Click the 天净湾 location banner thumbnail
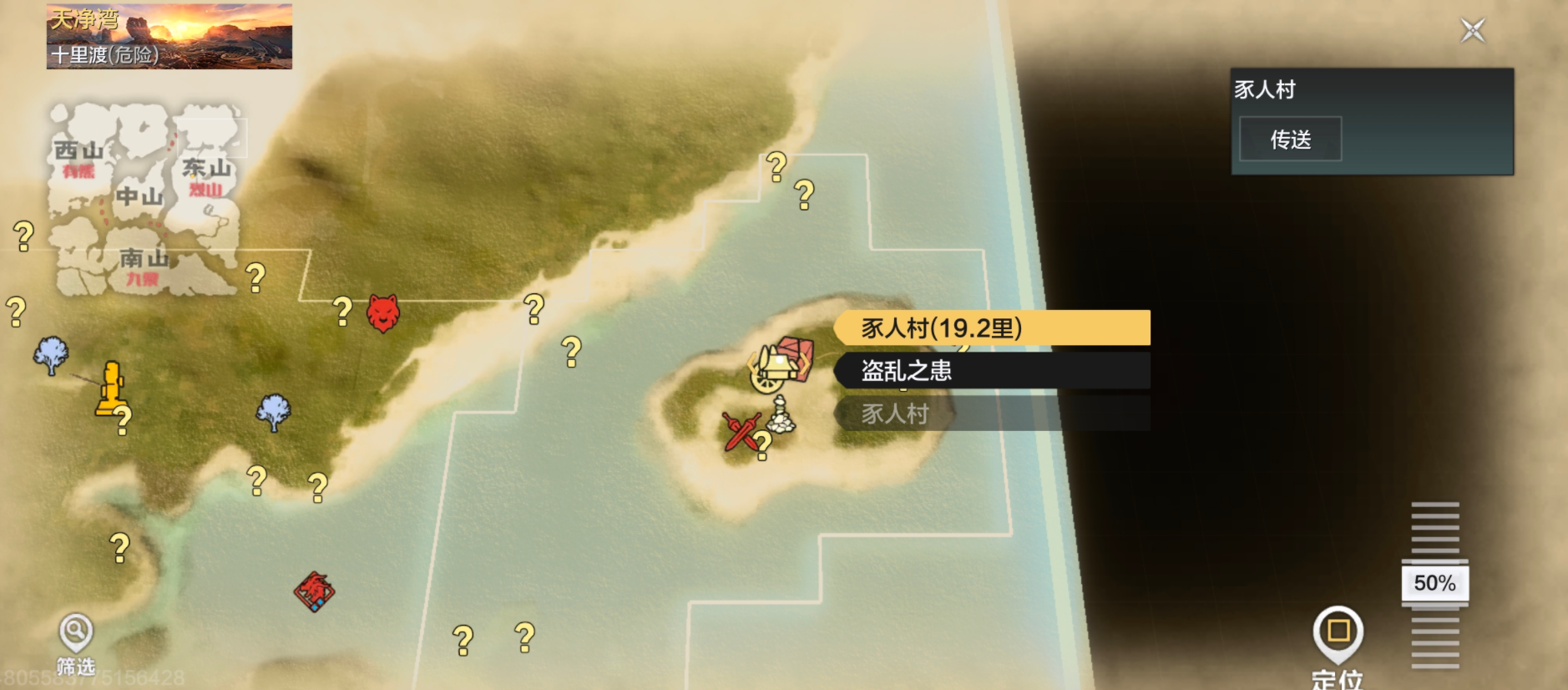 pos(169,36)
